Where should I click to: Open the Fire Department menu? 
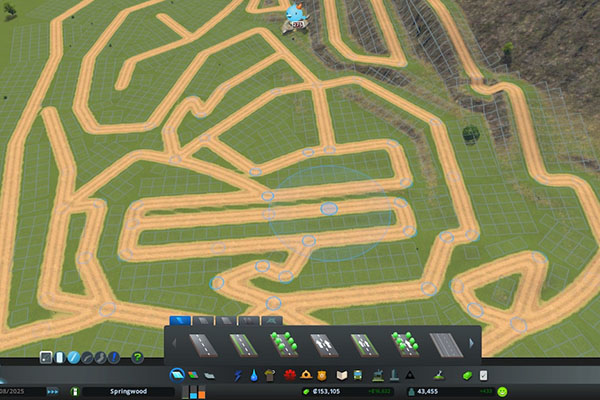point(307,375)
